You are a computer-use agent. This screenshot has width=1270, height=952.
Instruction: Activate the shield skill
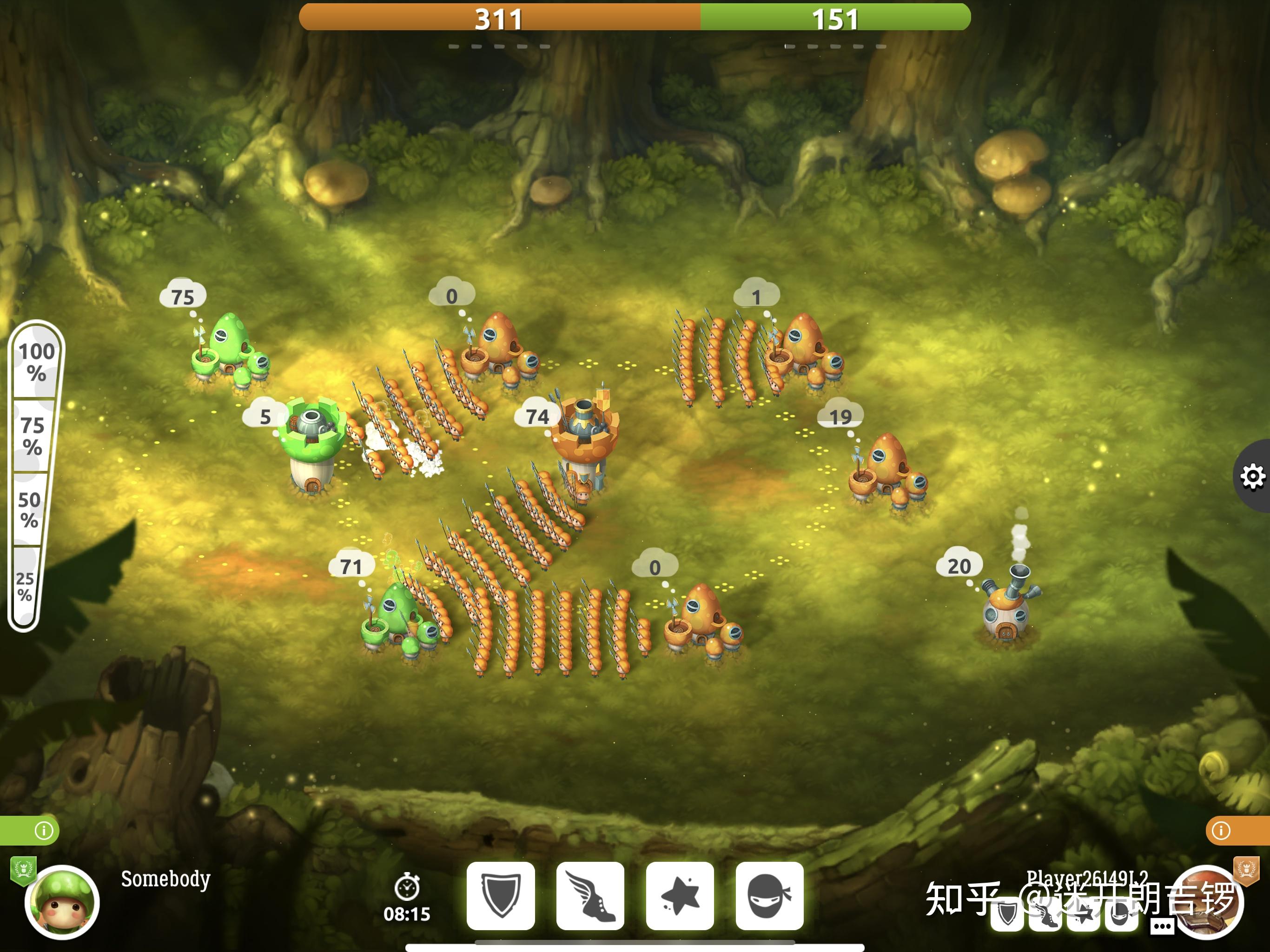501,895
